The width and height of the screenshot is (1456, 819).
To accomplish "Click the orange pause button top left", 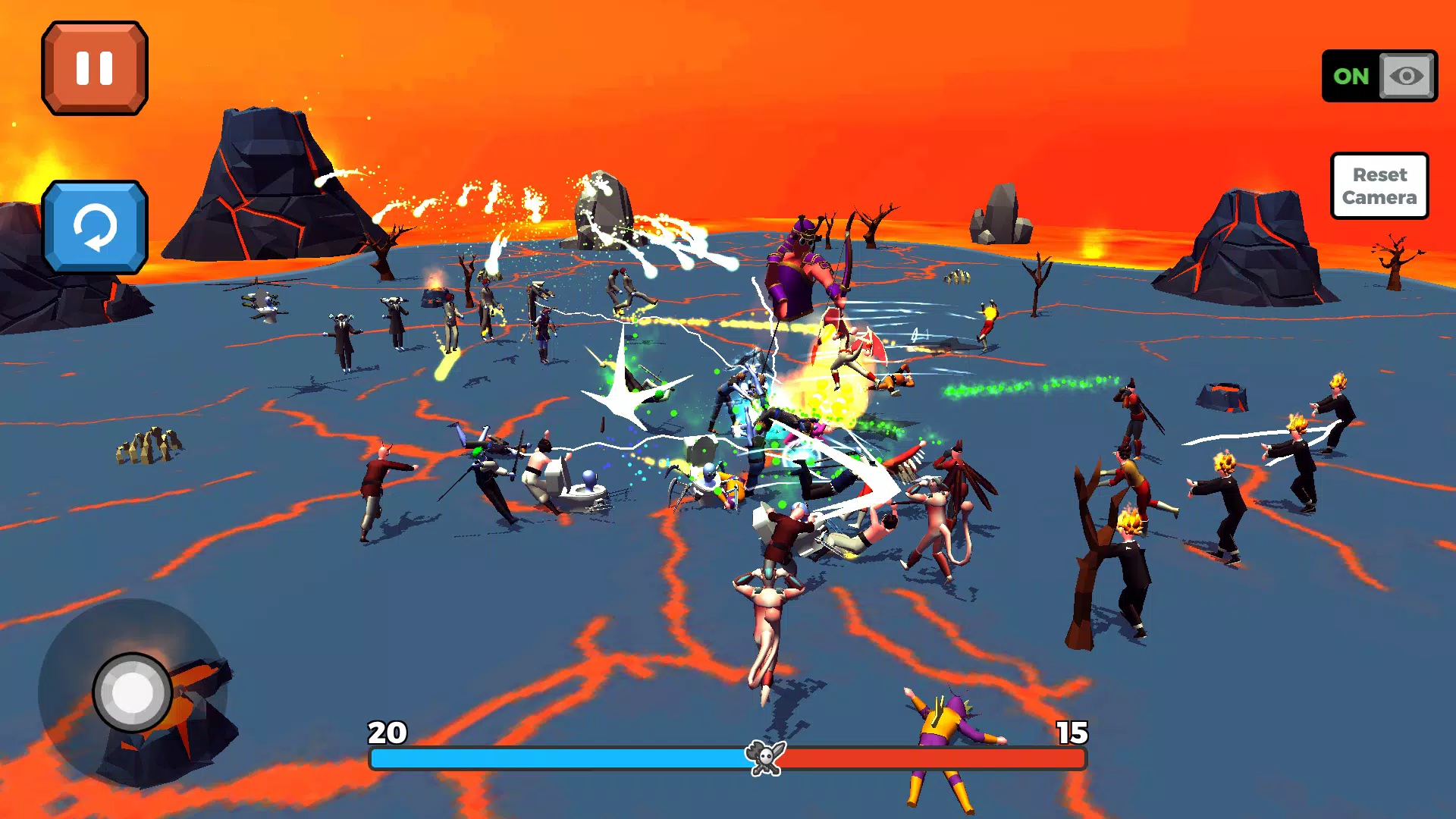I will coord(93,67).
